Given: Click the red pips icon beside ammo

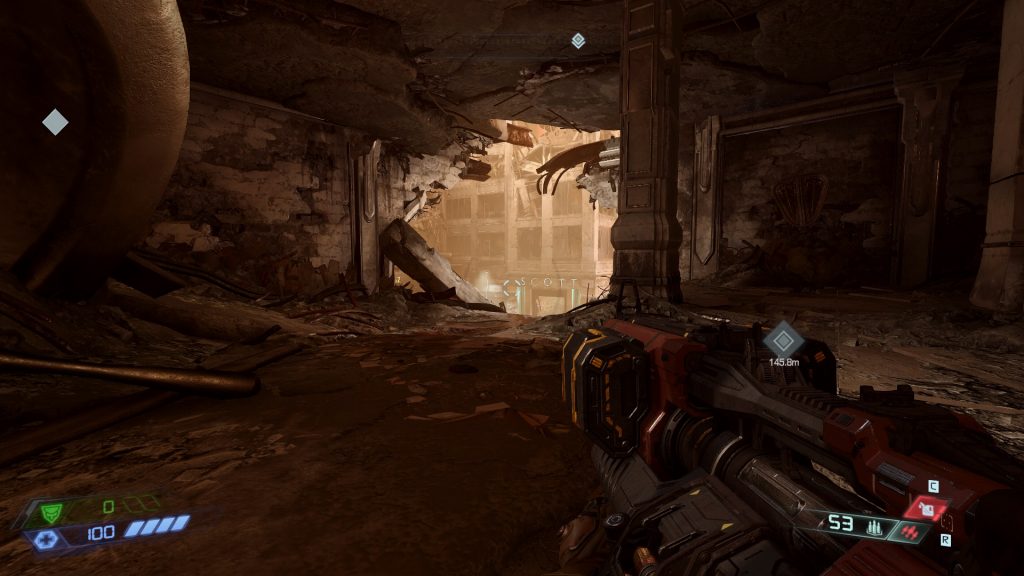Looking at the screenshot, I should click(x=908, y=533).
